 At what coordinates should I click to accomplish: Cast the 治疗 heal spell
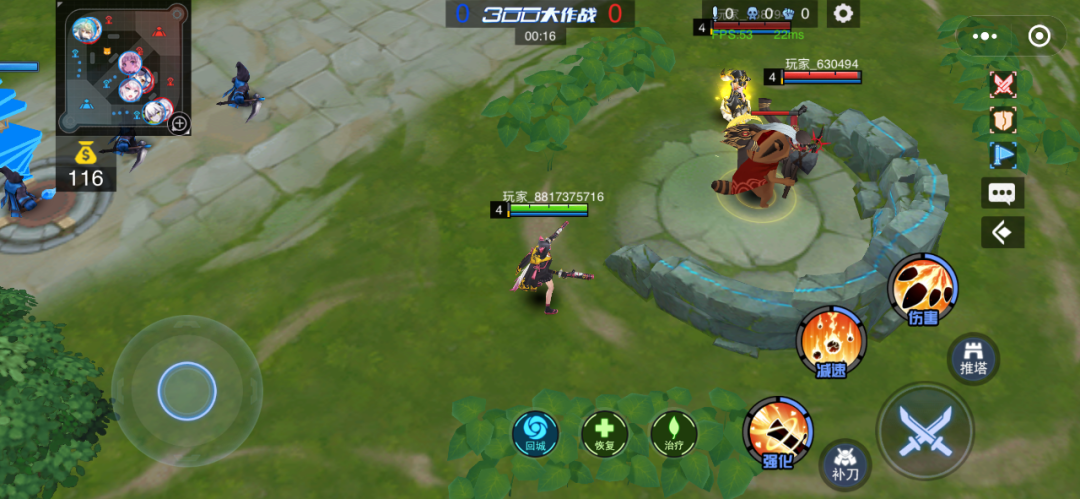click(674, 434)
